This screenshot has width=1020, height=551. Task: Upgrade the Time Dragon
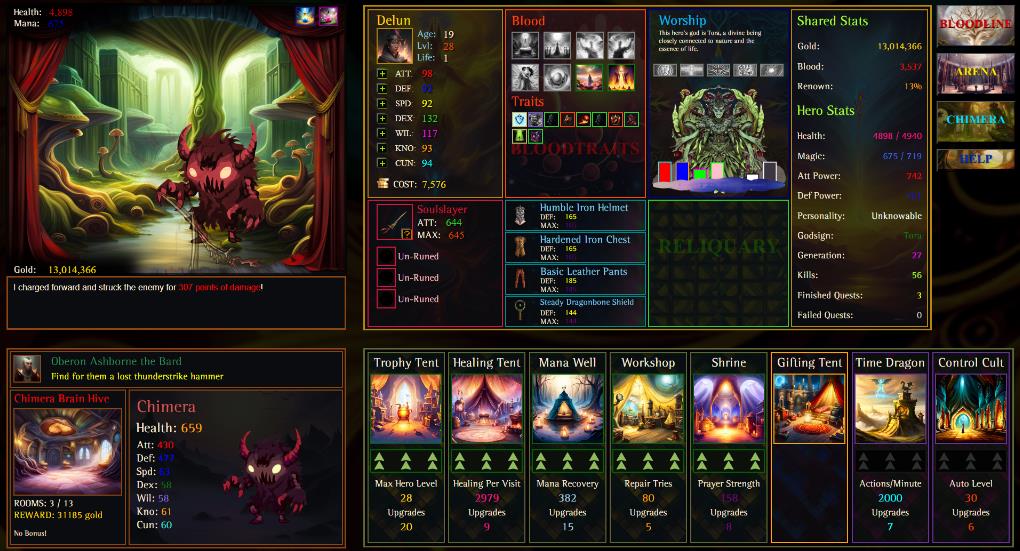tap(890, 460)
